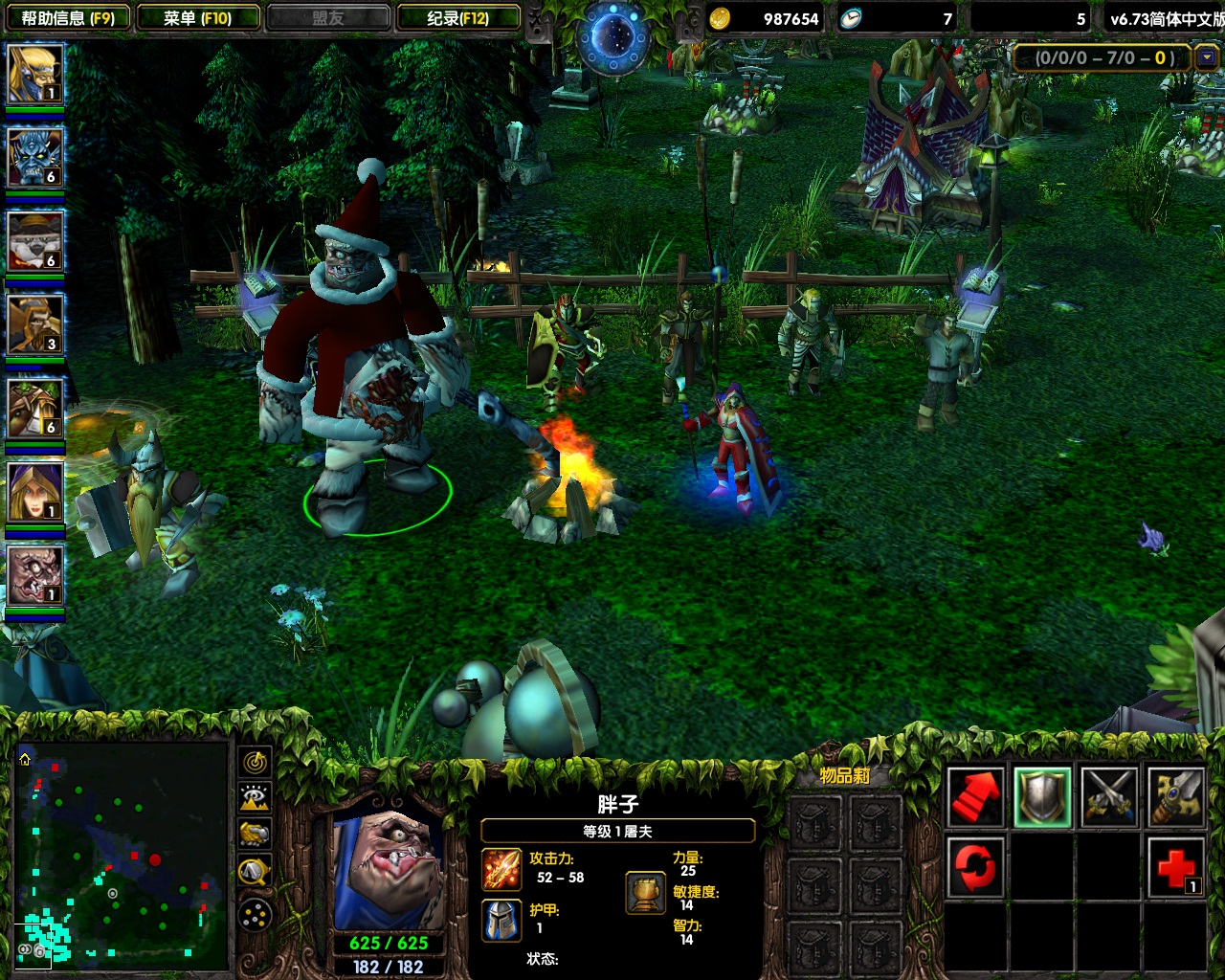
Task: Select the stitched butcher hero portrait
Action: pyautogui.click(x=35, y=576)
